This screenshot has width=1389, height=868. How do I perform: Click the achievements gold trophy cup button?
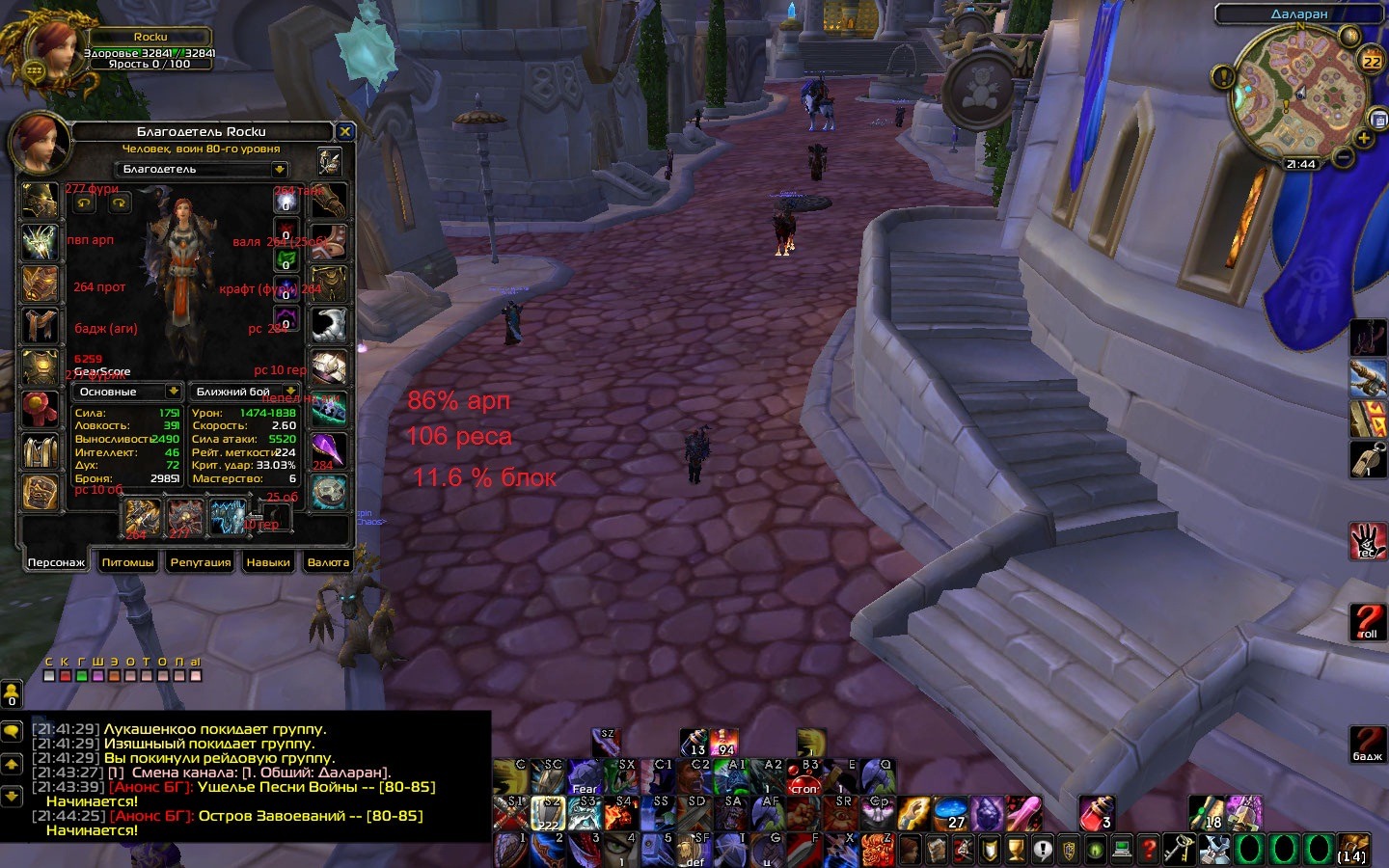click(x=1015, y=850)
